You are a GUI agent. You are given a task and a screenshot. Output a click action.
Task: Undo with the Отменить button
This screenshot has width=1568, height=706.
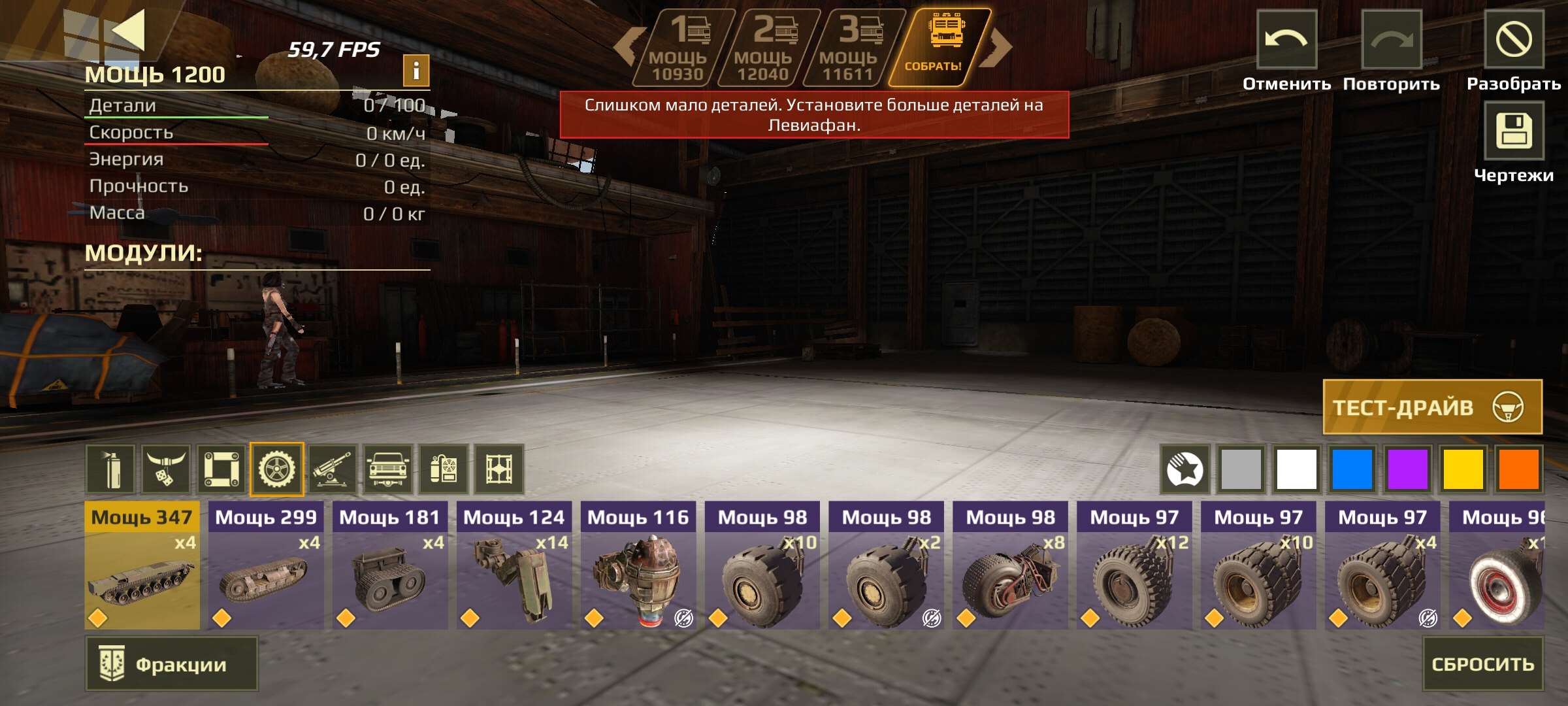1286,39
